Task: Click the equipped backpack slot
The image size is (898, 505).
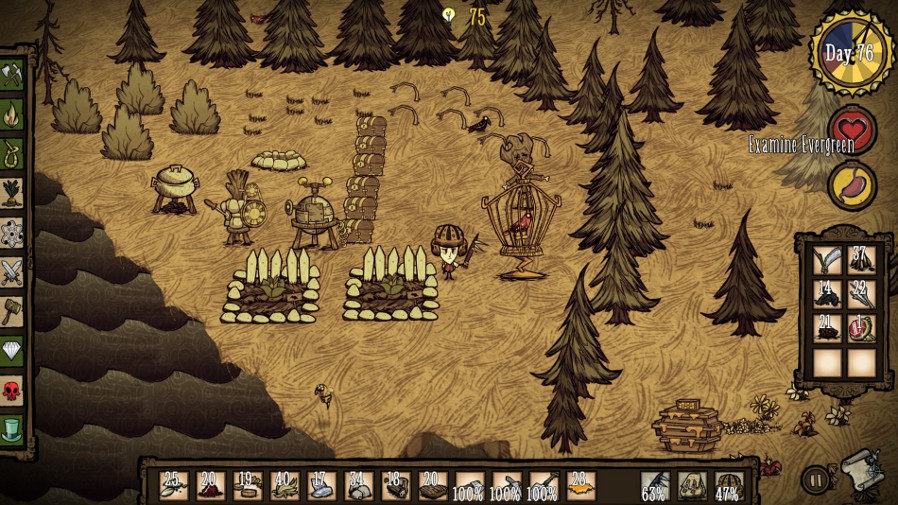Action: click(691, 486)
